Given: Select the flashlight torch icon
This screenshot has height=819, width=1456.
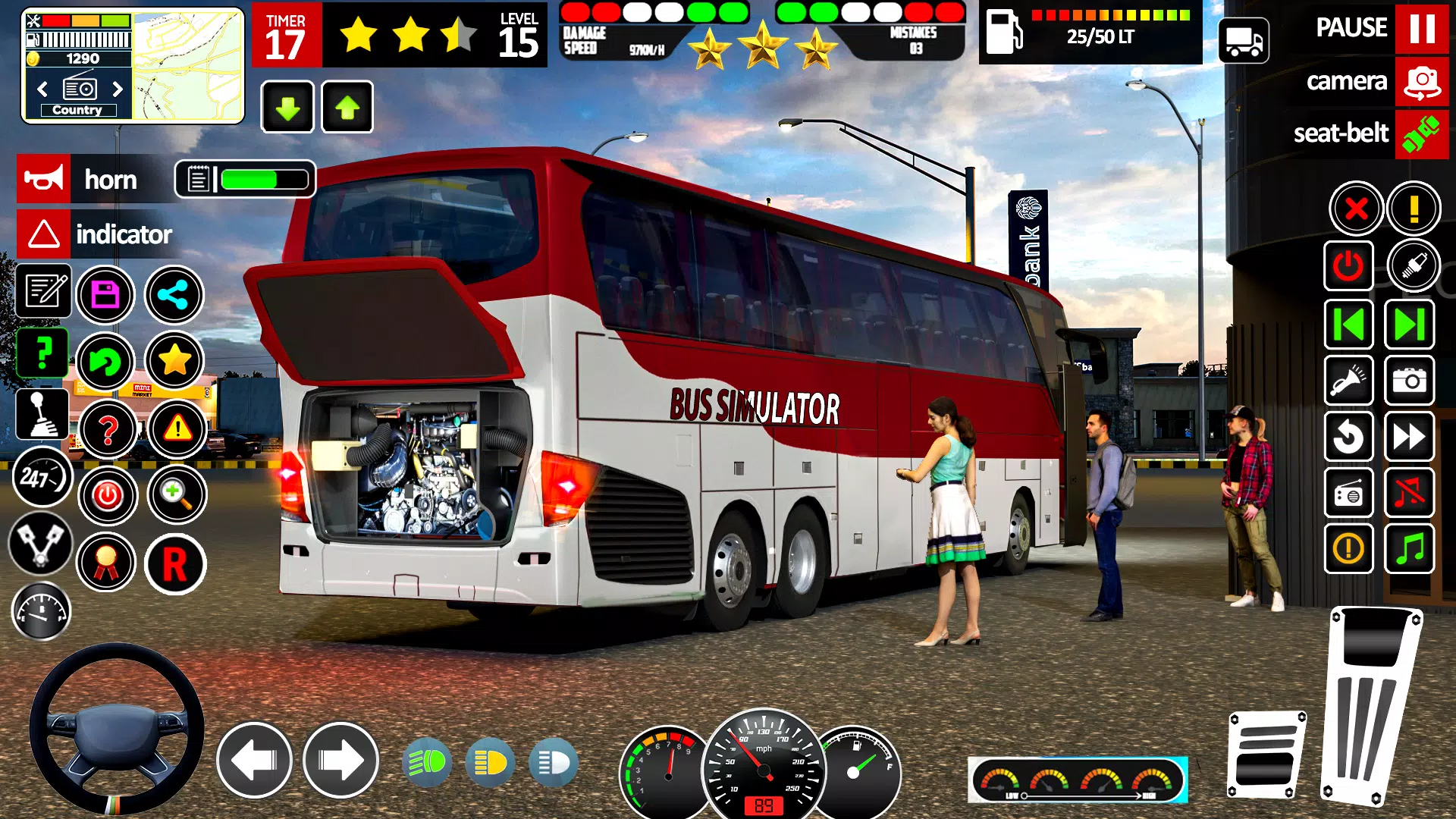Looking at the screenshot, I should tap(1349, 381).
